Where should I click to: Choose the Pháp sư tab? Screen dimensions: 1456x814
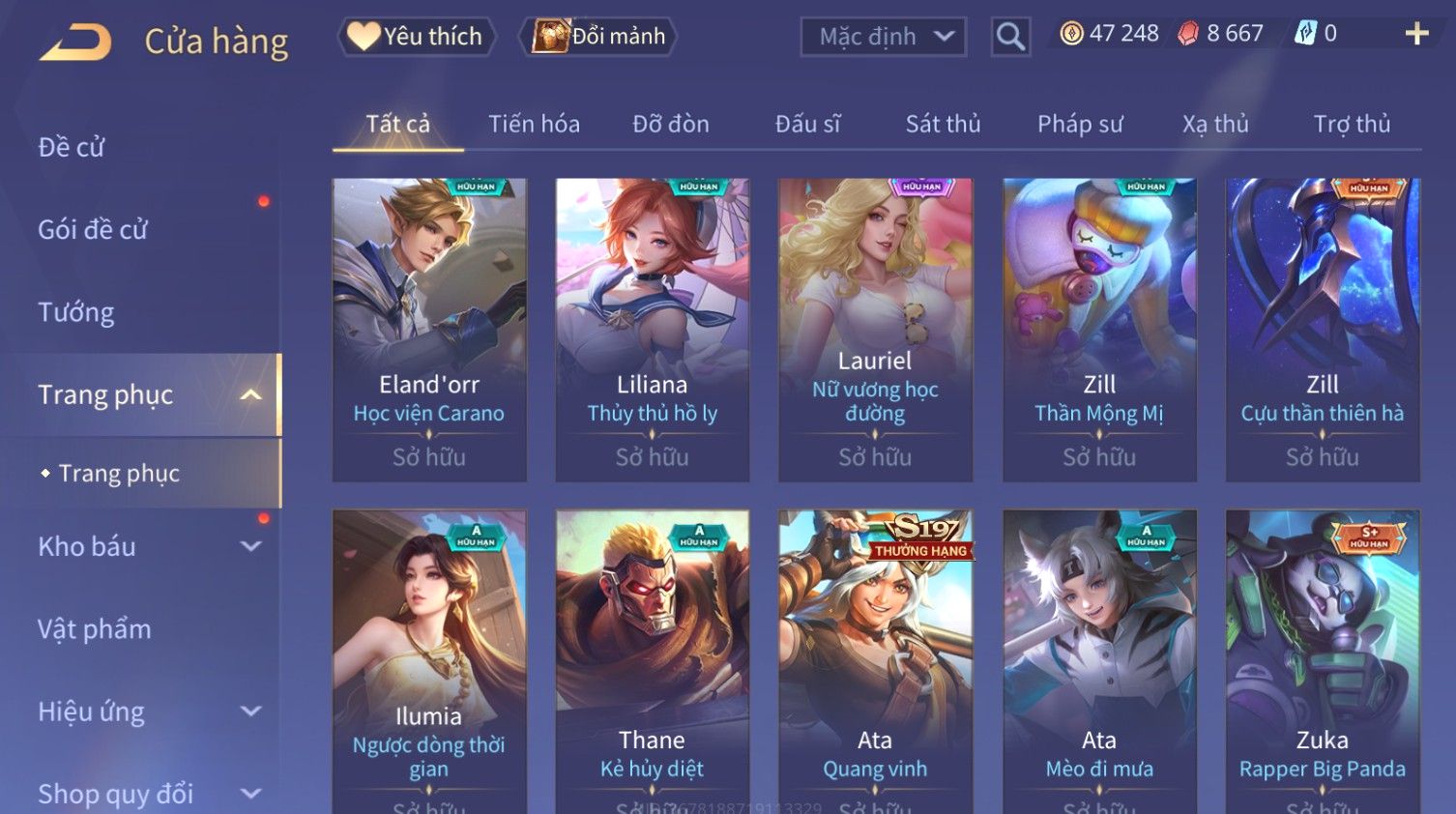1080,124
